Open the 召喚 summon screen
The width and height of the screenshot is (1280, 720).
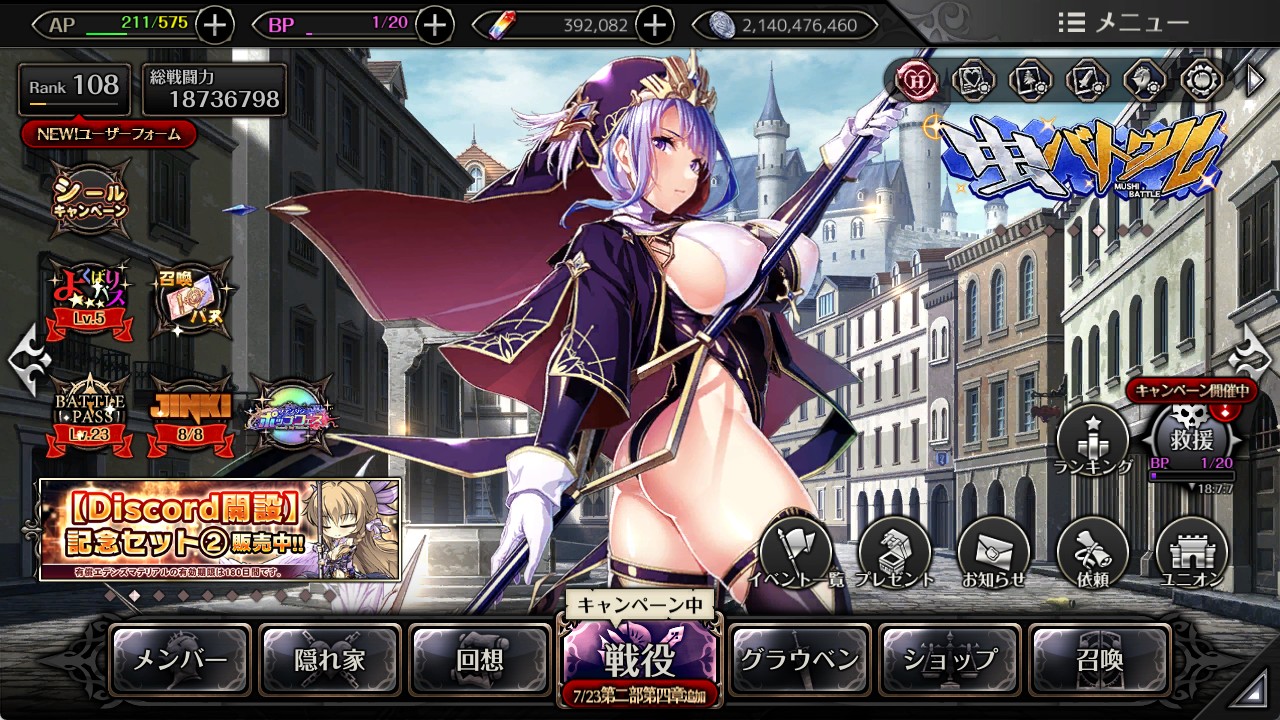point(1099,660)
